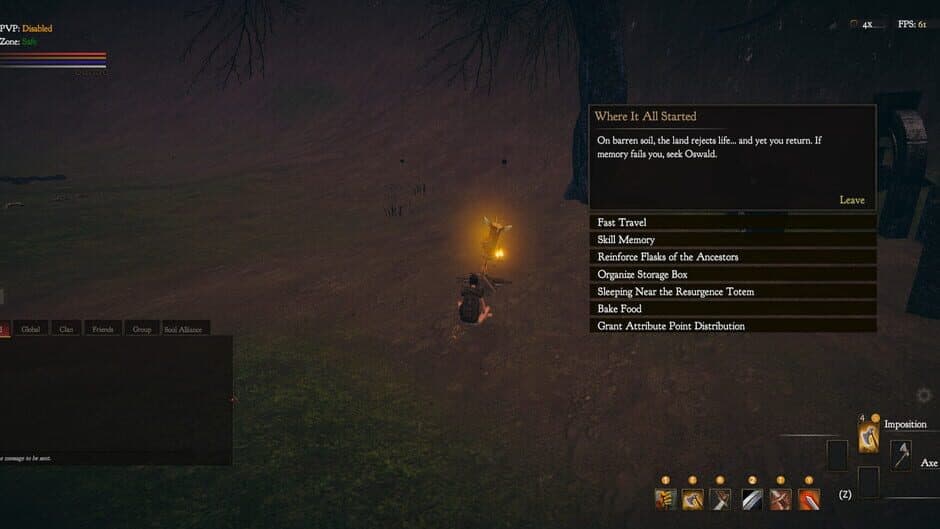Choose Sleeping Near the Resurgence Totem
This screenshot has height=529, width=940.
(x=732, y=292)
